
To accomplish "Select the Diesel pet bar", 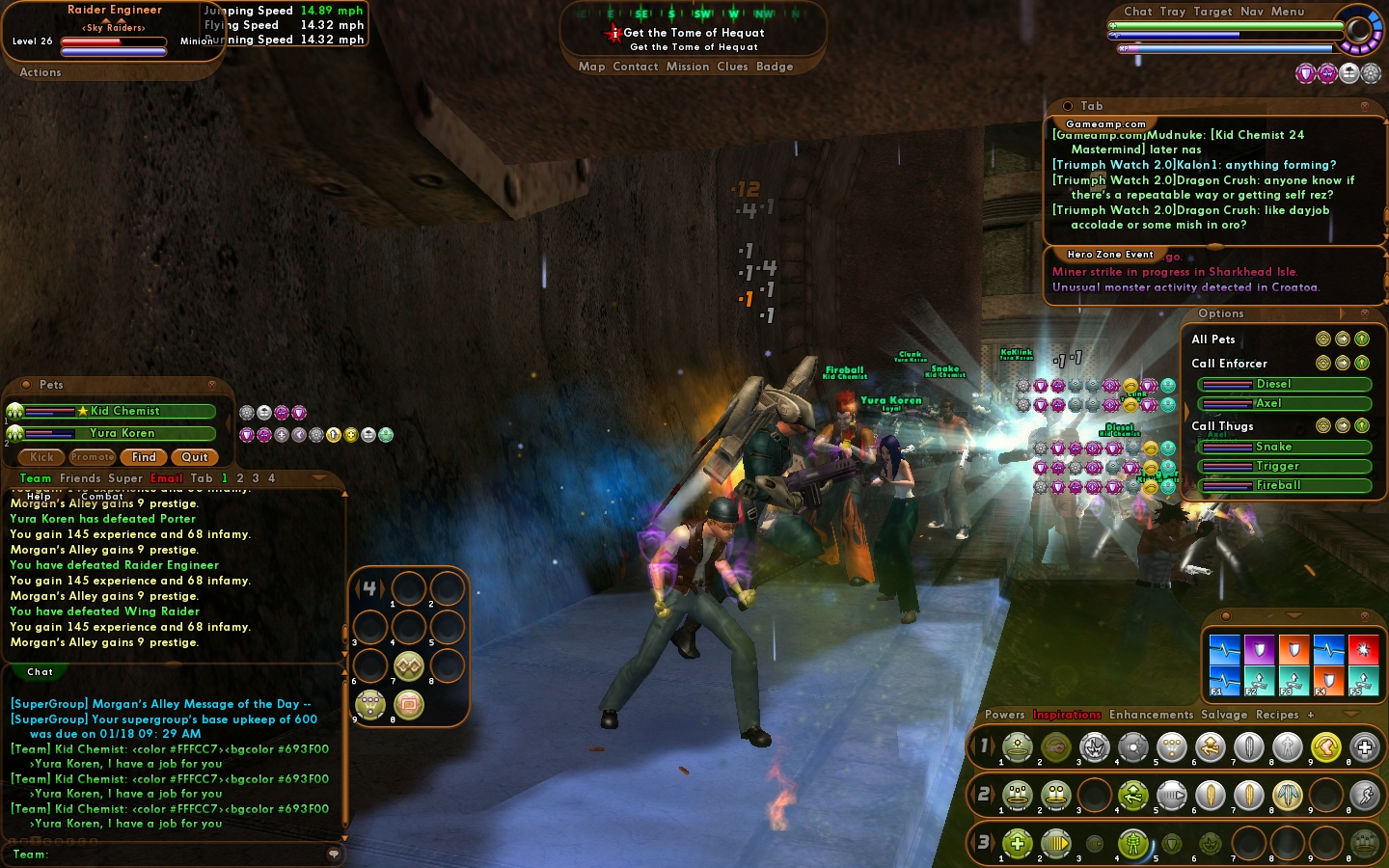I will click(x=1283, y=384).
